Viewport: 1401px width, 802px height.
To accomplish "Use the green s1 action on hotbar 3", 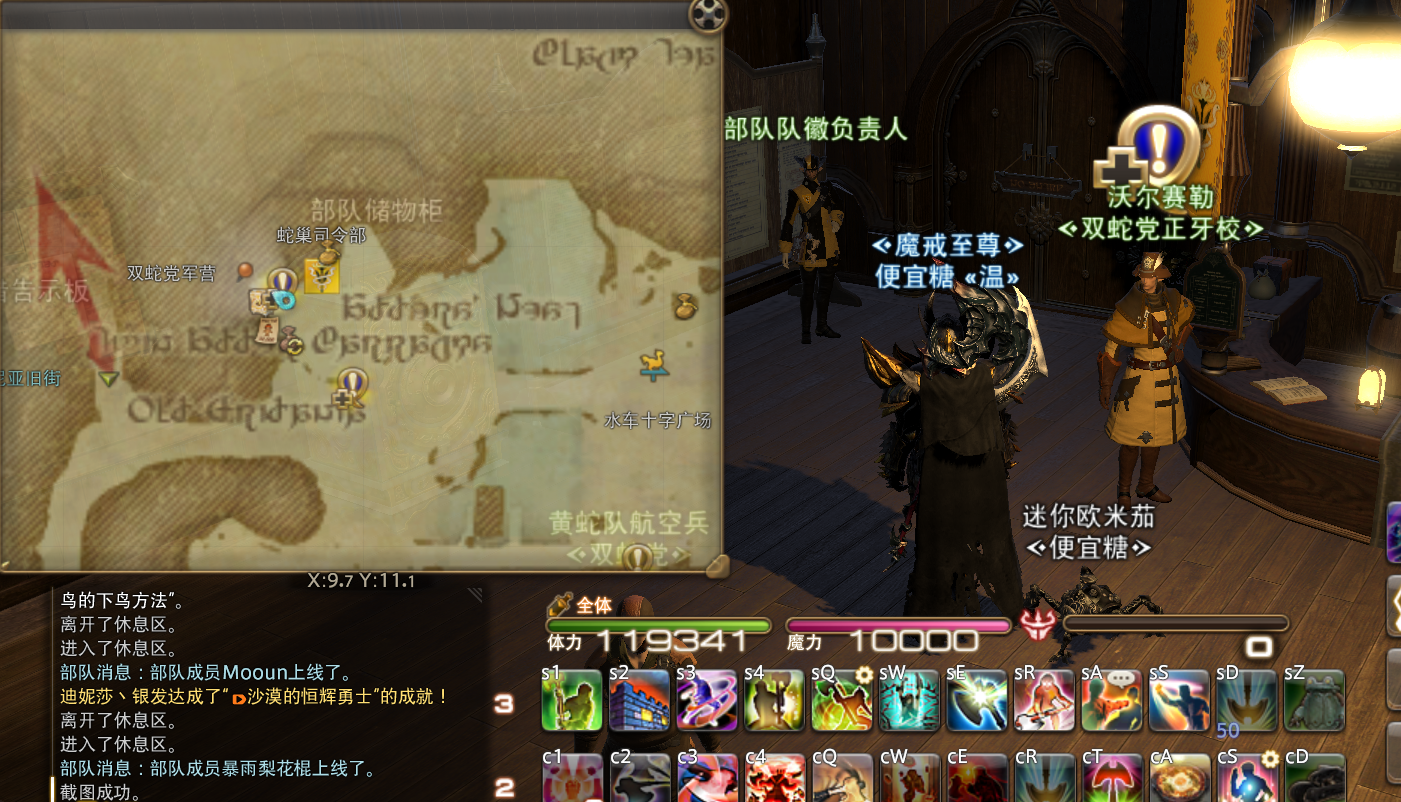I will (x=571, y=700).
